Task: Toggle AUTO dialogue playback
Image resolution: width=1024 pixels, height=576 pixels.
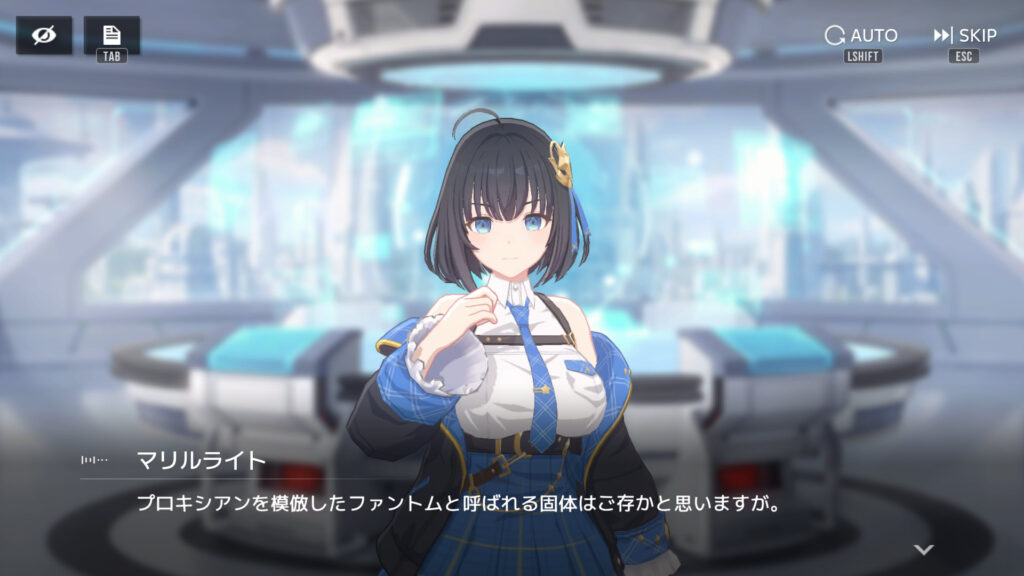Action: (861, 36)
